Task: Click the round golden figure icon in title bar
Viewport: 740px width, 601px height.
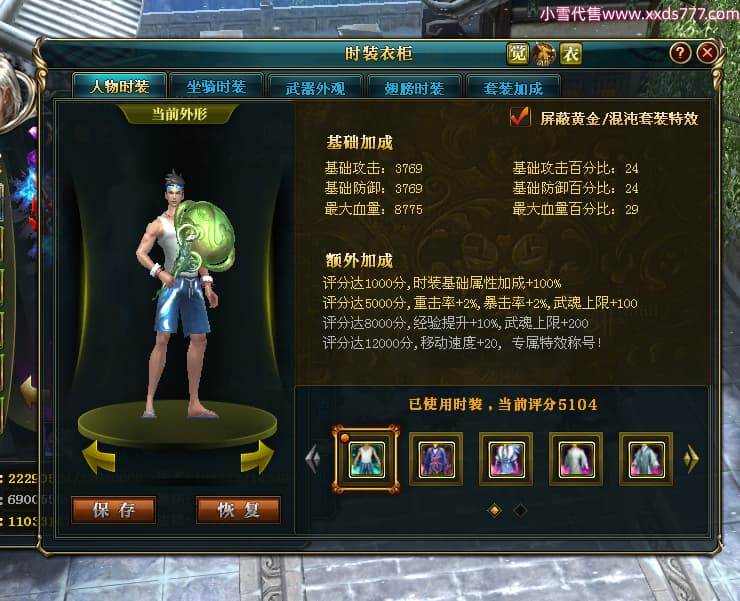Action: click(x=545, y=54)
